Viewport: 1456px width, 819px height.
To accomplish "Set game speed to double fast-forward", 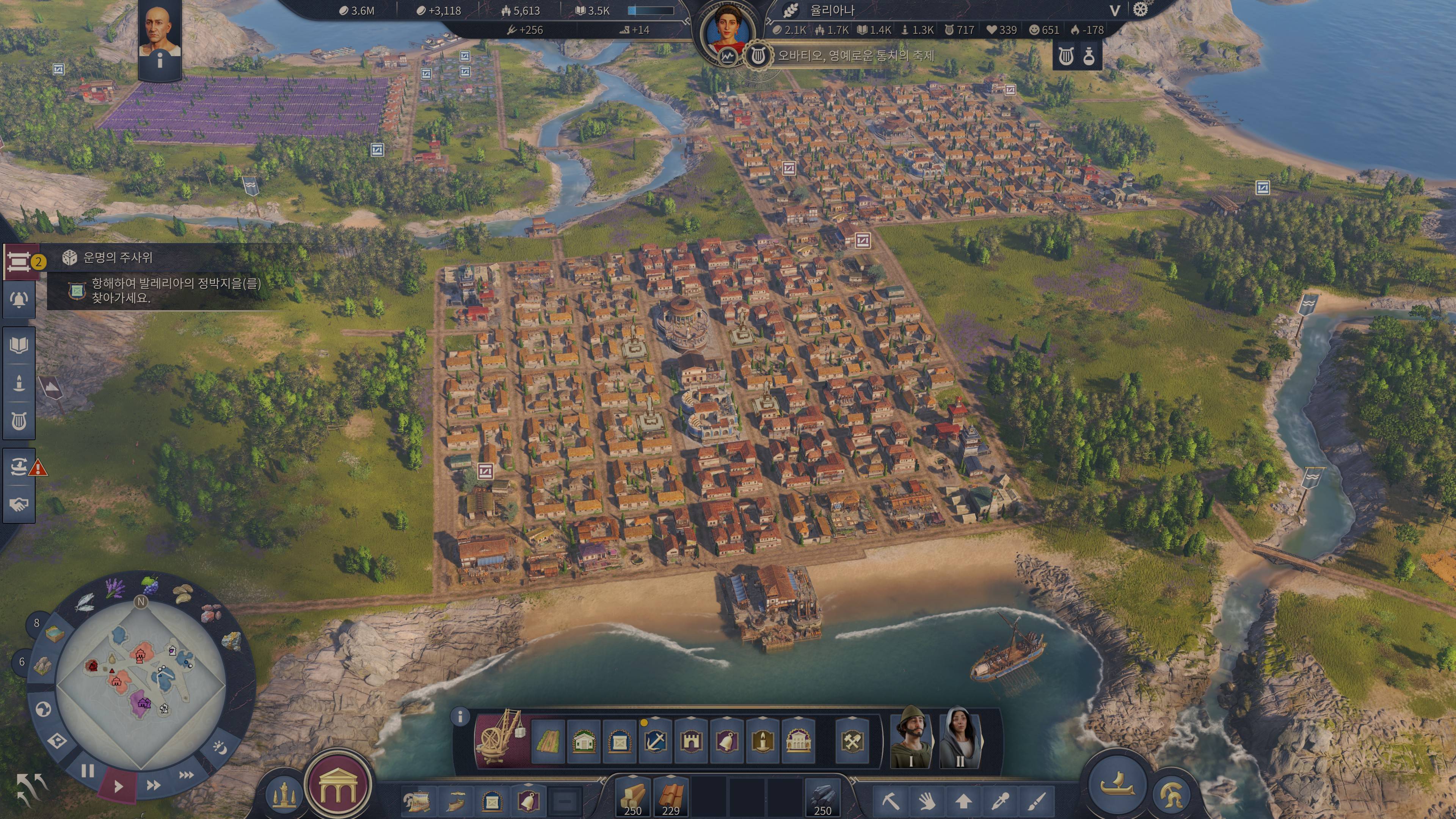I will pyautogui.click(x=153, y=785).
